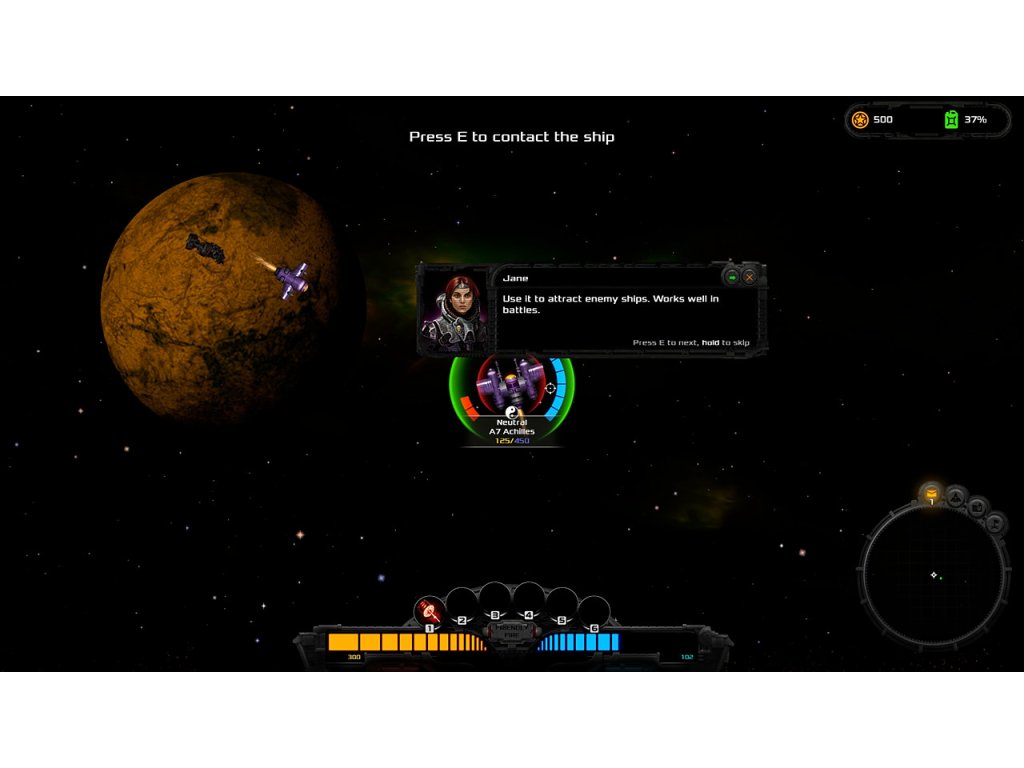Open the glowing yellow messages icon
The image size is (1024, 768).
[932, 493]
